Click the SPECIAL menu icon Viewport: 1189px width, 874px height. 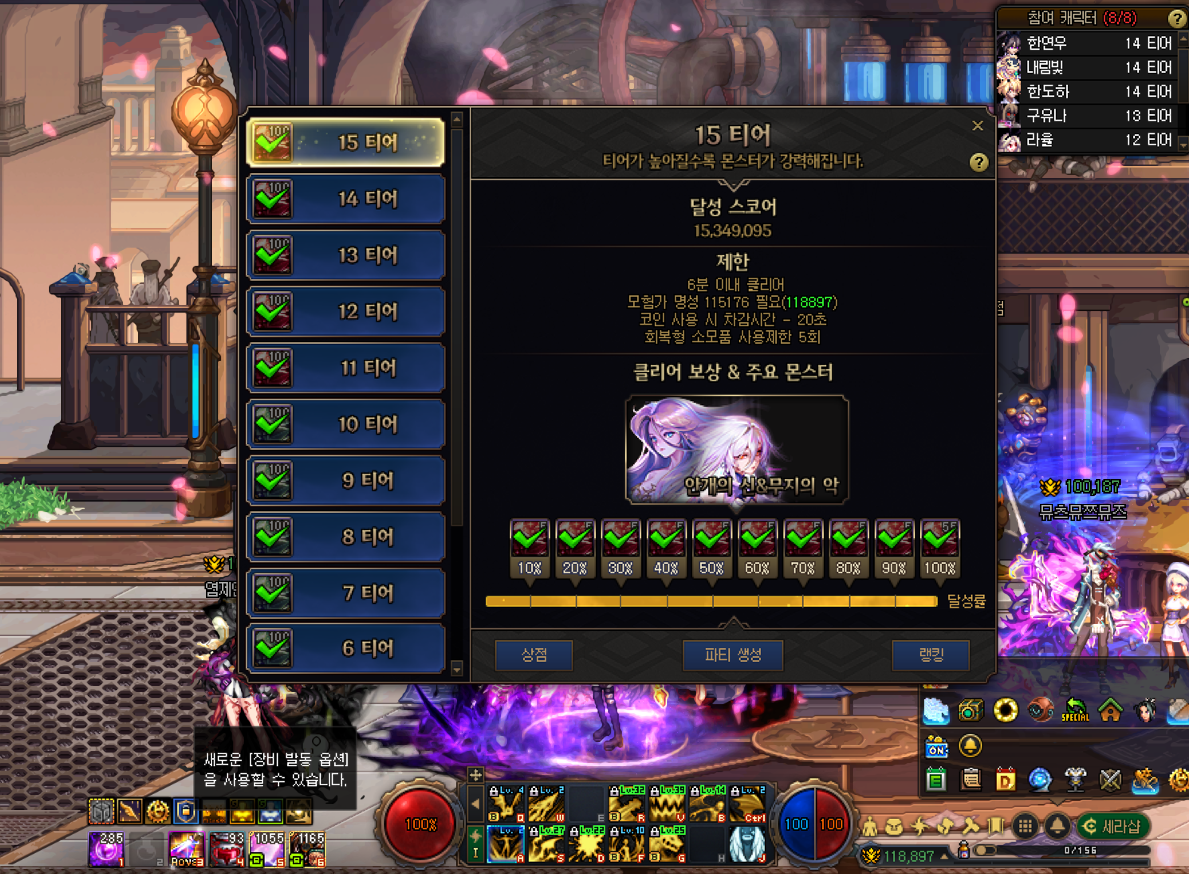(x=1076, y=710)
